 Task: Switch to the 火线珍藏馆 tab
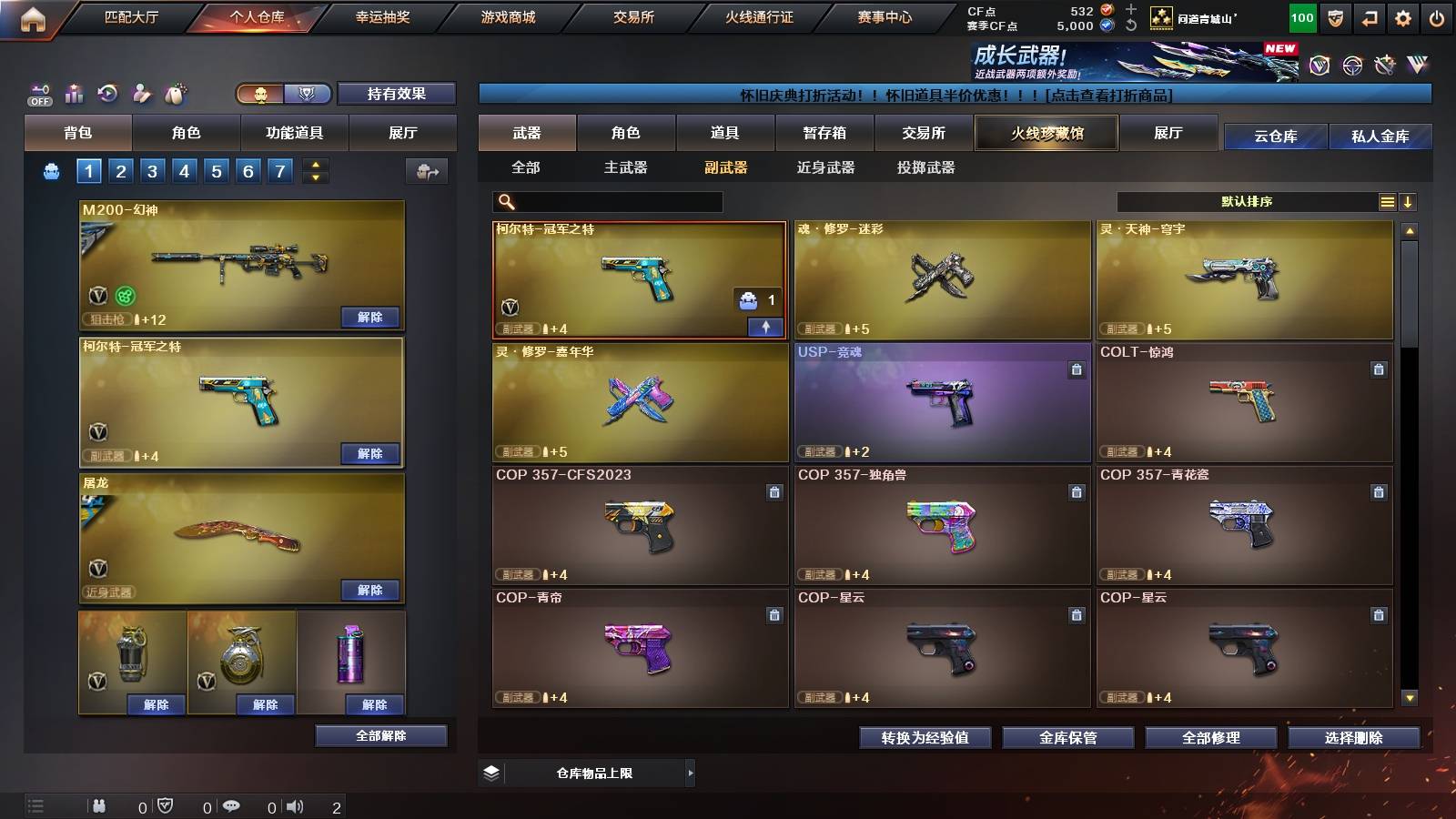coord(1046,133)
